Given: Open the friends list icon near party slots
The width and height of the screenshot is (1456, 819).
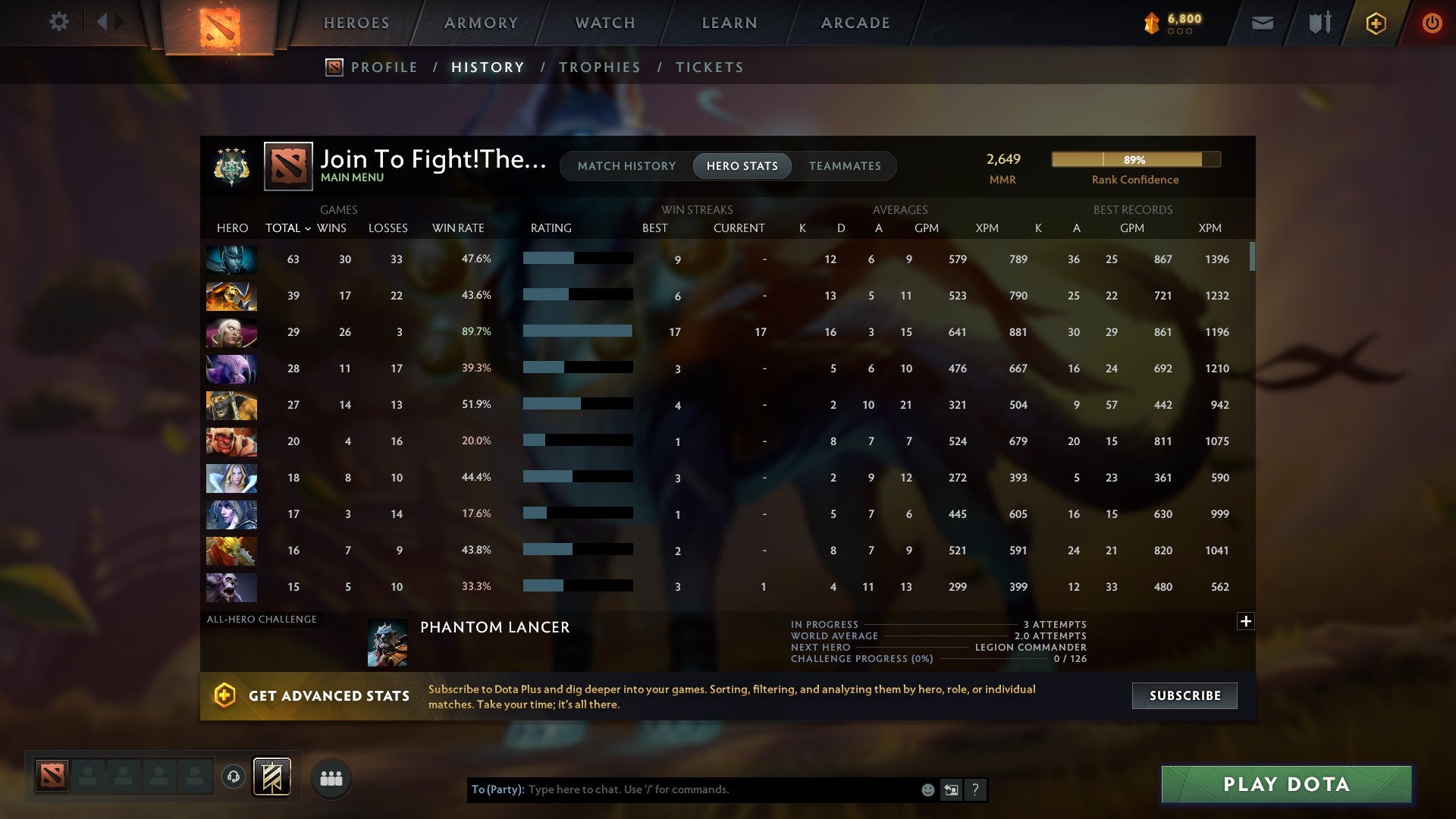Looking at the screenshot, I should 331,777.
